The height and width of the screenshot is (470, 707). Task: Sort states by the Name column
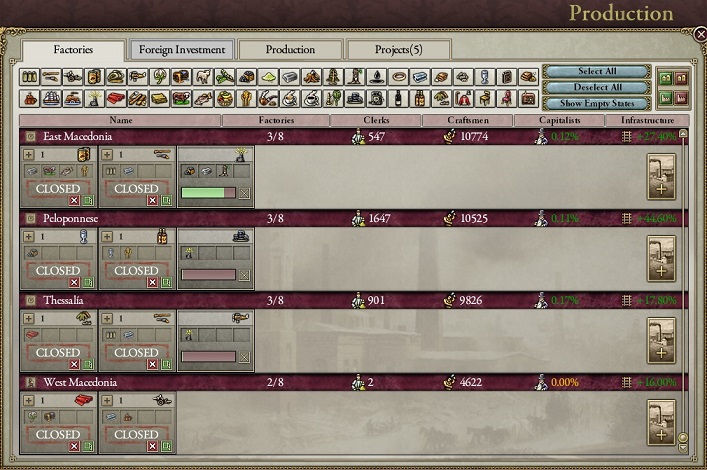pos(119,120)
